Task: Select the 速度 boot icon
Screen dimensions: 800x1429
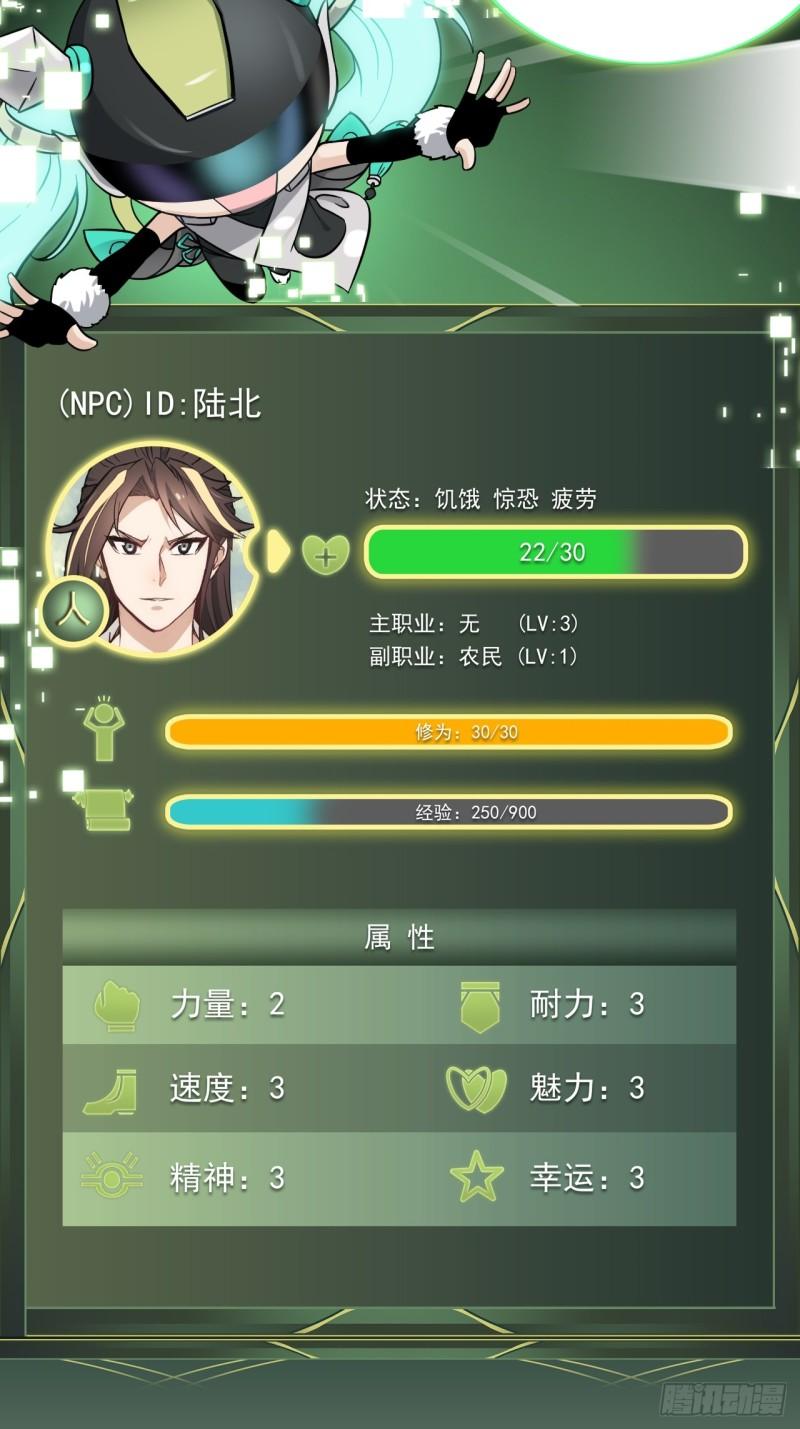Action: [x=111, y=1090]
